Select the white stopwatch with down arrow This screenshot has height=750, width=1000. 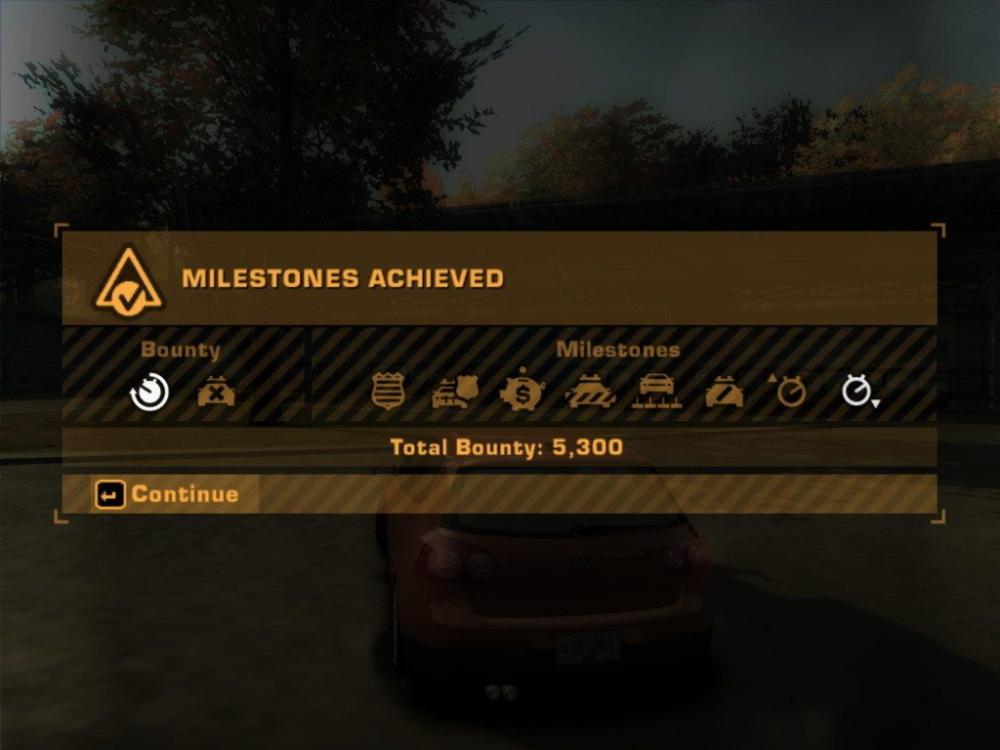click(x=858, y=391)
